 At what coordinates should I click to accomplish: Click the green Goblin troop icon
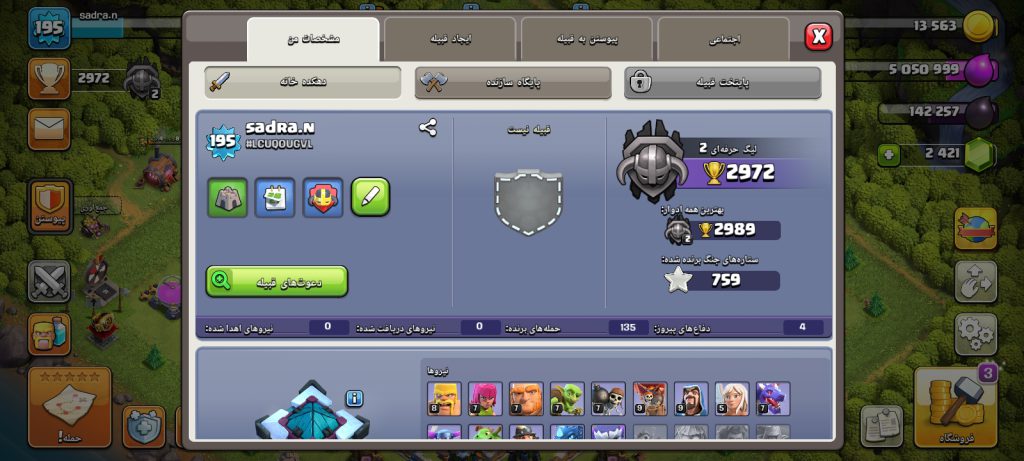click(x=567, y=398)
